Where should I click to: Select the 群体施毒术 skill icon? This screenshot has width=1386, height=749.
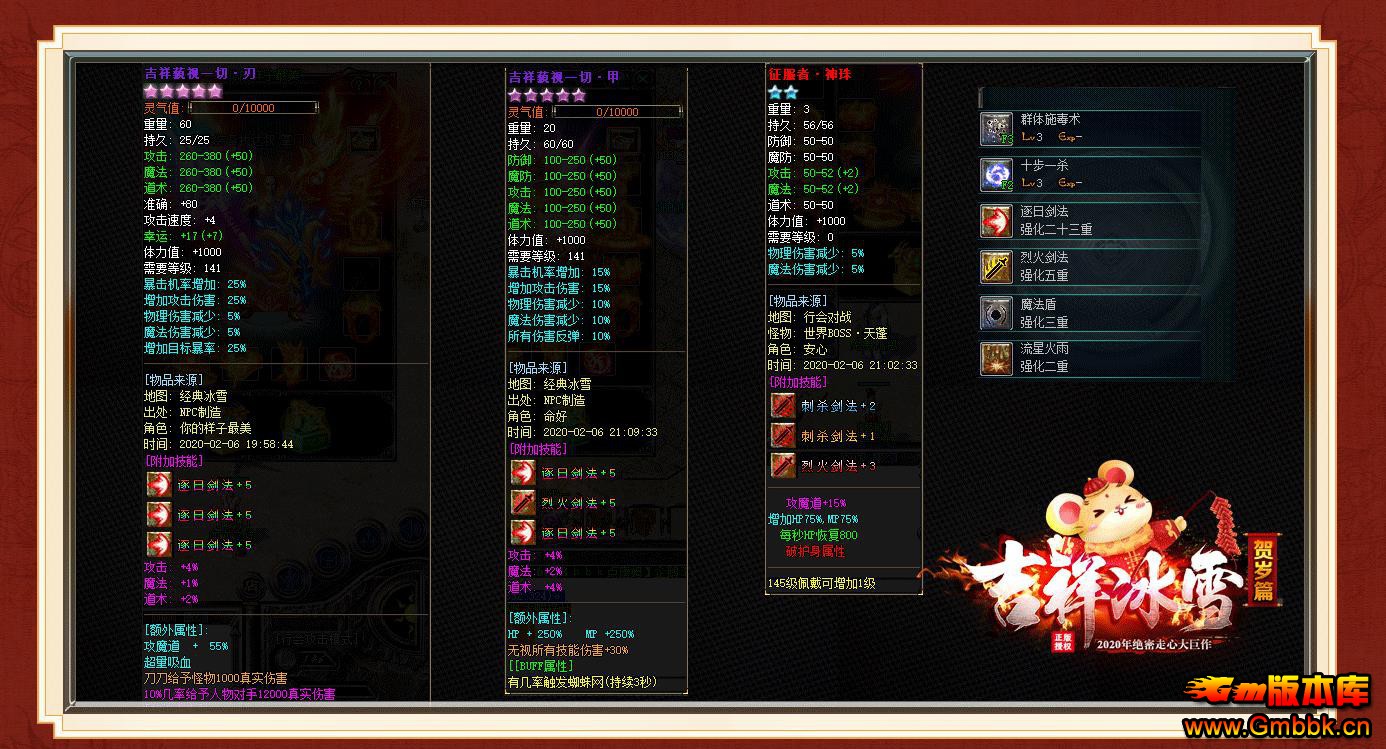995,130
